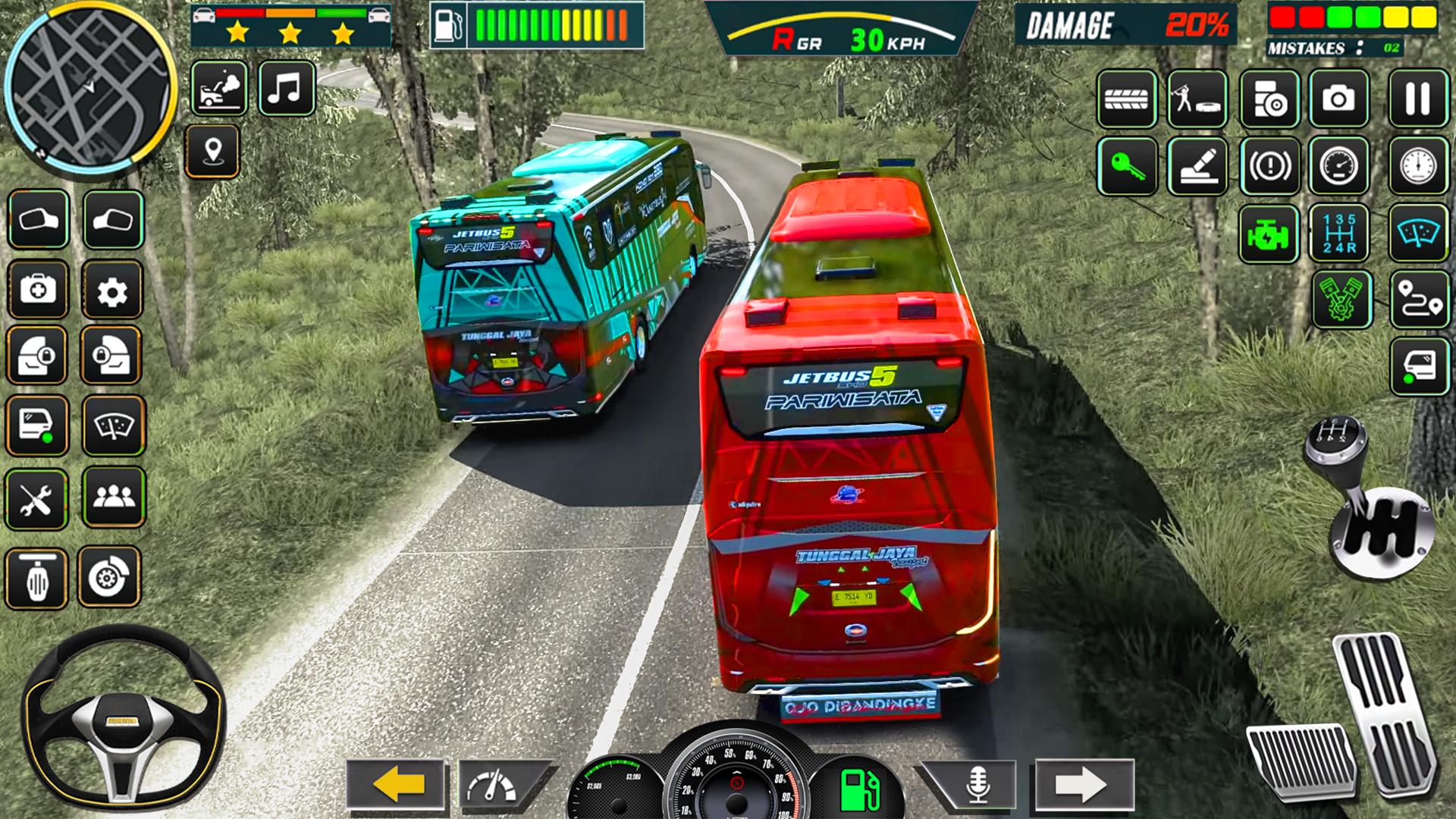Toggle the music note button
Viewport: 1456px width, 819px height.
[286, 89]
